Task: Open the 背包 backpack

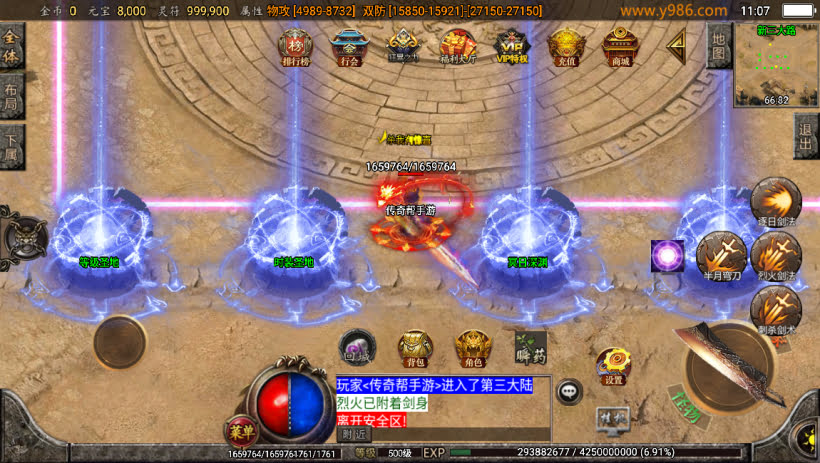Action: tap(415, 346)
